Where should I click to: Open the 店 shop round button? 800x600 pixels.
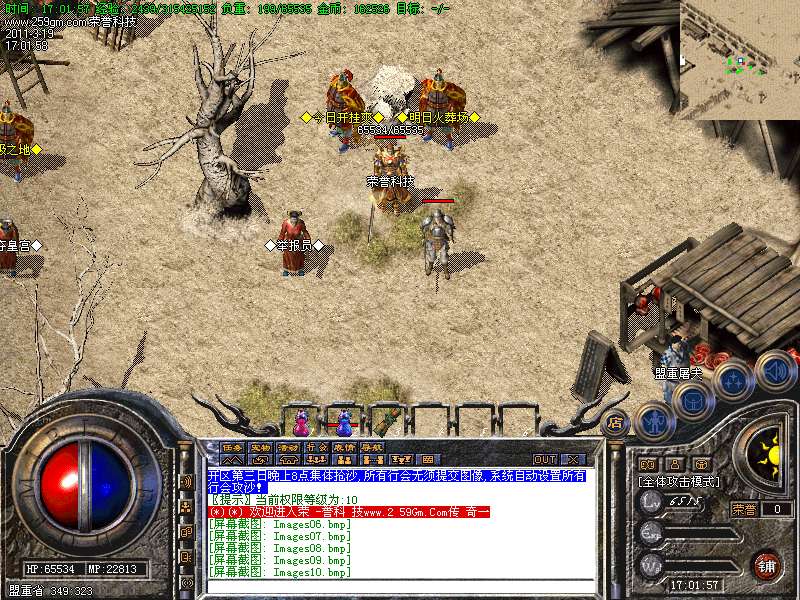[616, 422]
